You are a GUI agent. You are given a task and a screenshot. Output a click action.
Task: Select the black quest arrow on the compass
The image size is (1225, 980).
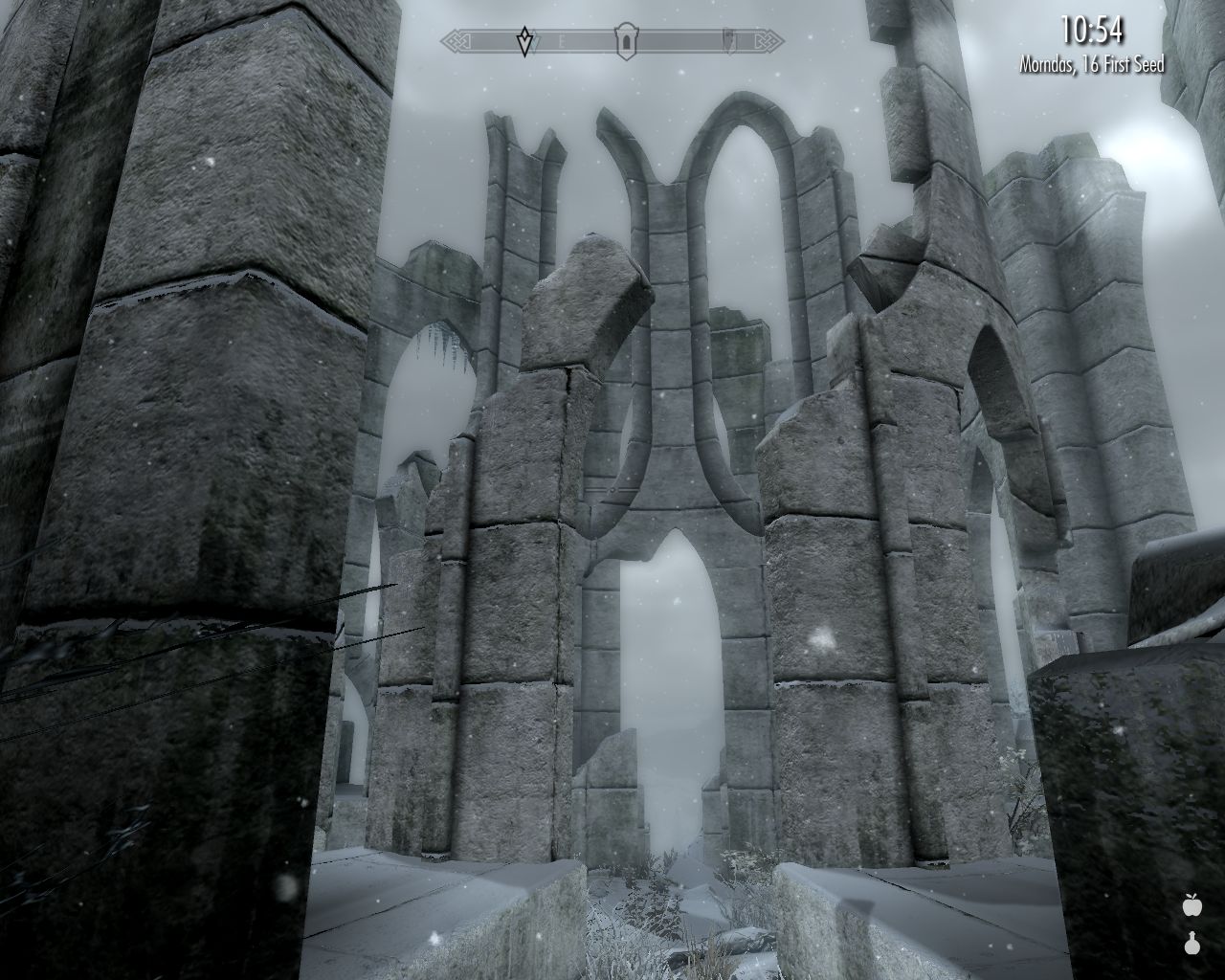[524, 42]
